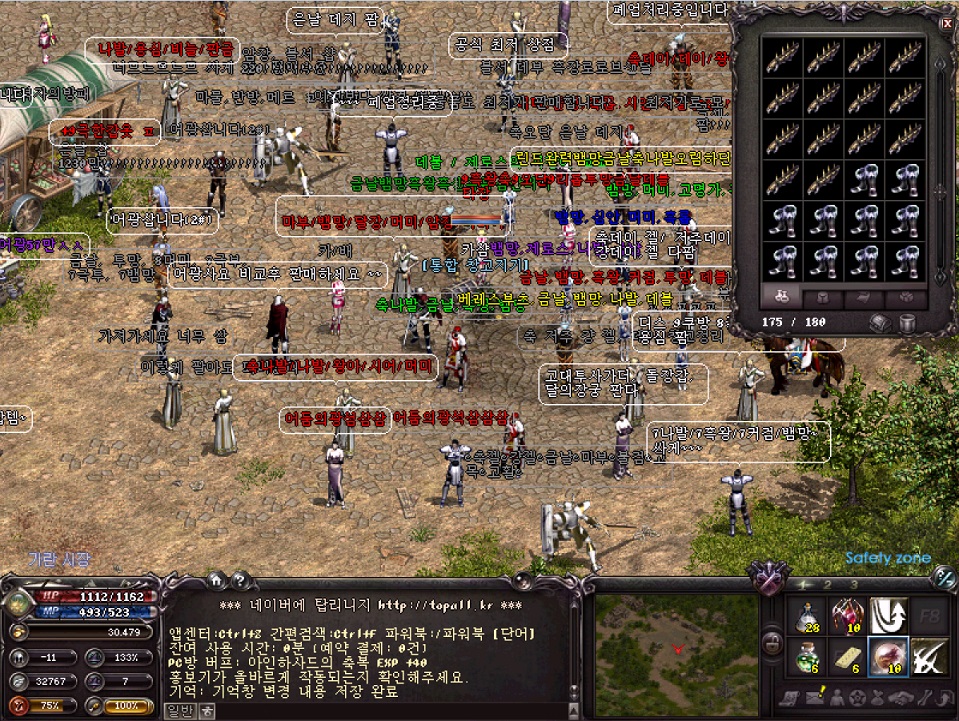959x721 pixels.
Task: Use the clear potion with 28 charges
Action: coord(806,616)
